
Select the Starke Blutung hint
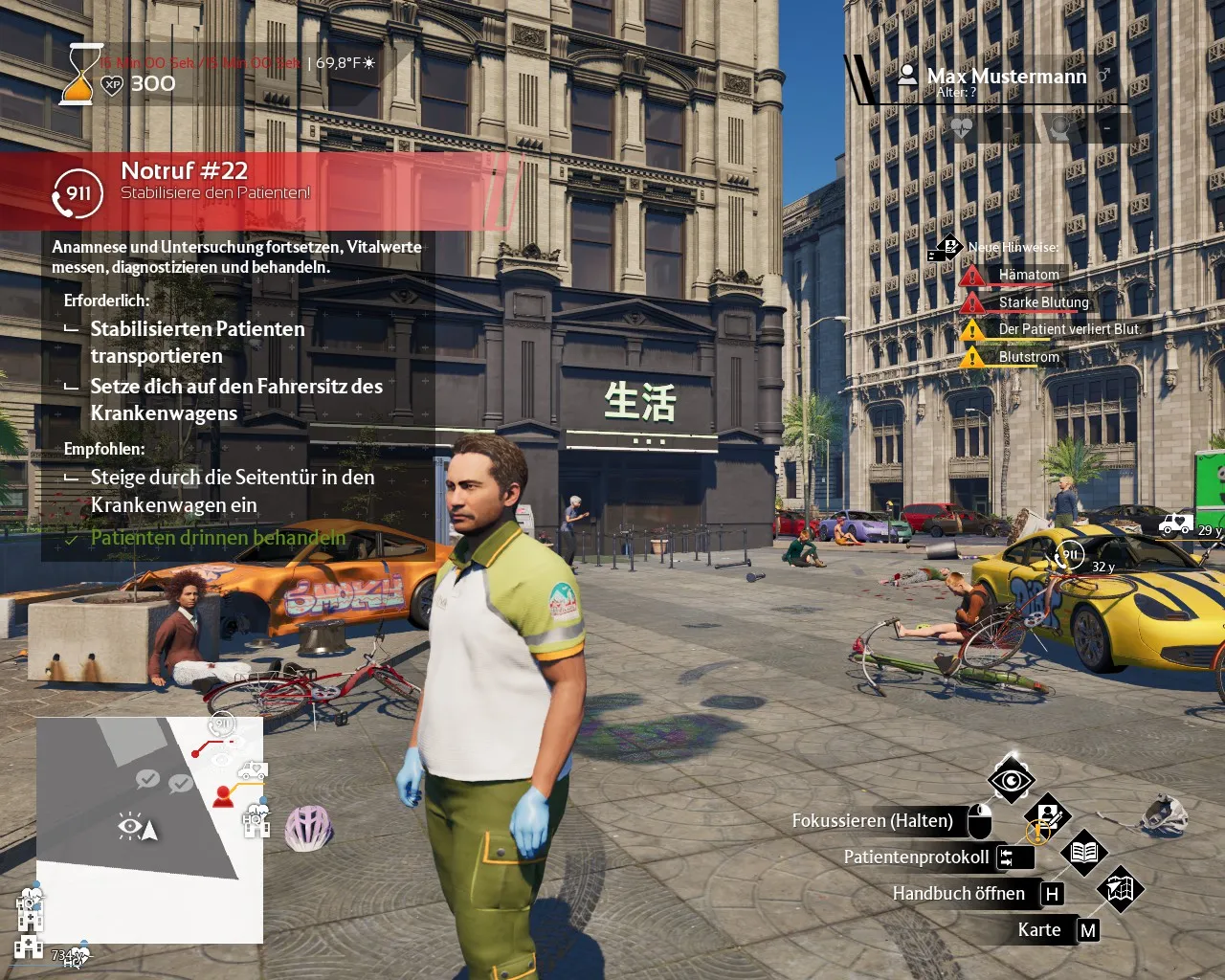1043,302
